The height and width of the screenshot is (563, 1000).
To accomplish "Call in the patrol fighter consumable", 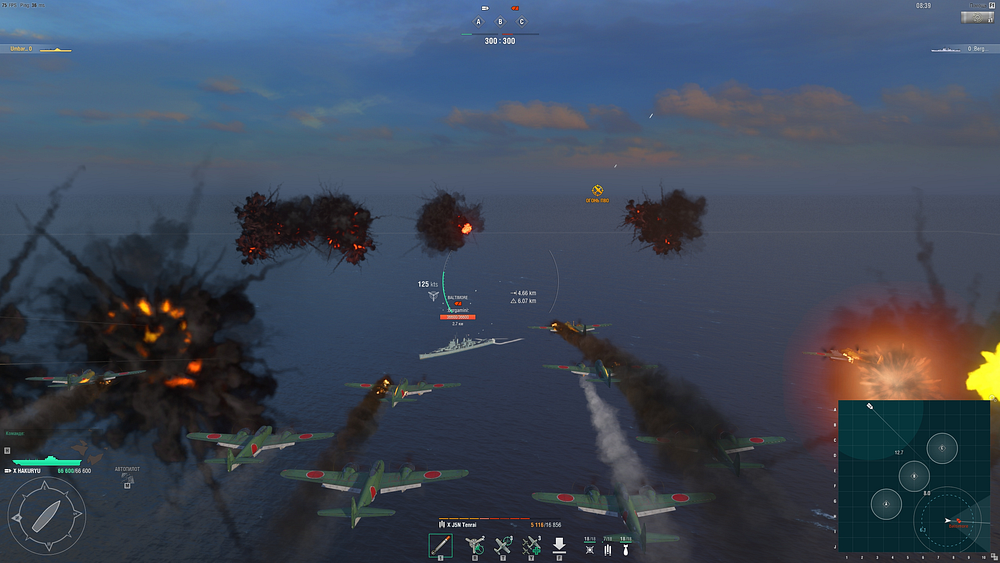I will (x=503, y=545).
